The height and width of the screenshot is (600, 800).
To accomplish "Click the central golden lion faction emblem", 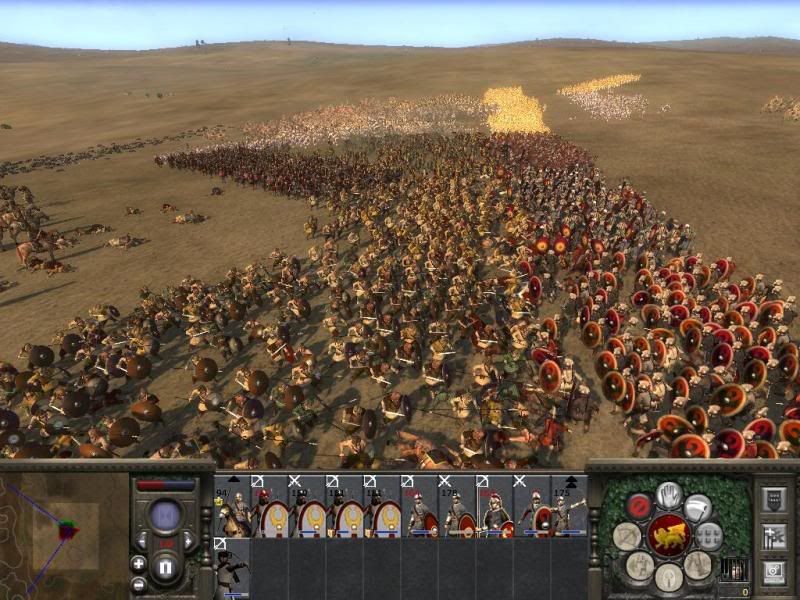I will (669, 536).
